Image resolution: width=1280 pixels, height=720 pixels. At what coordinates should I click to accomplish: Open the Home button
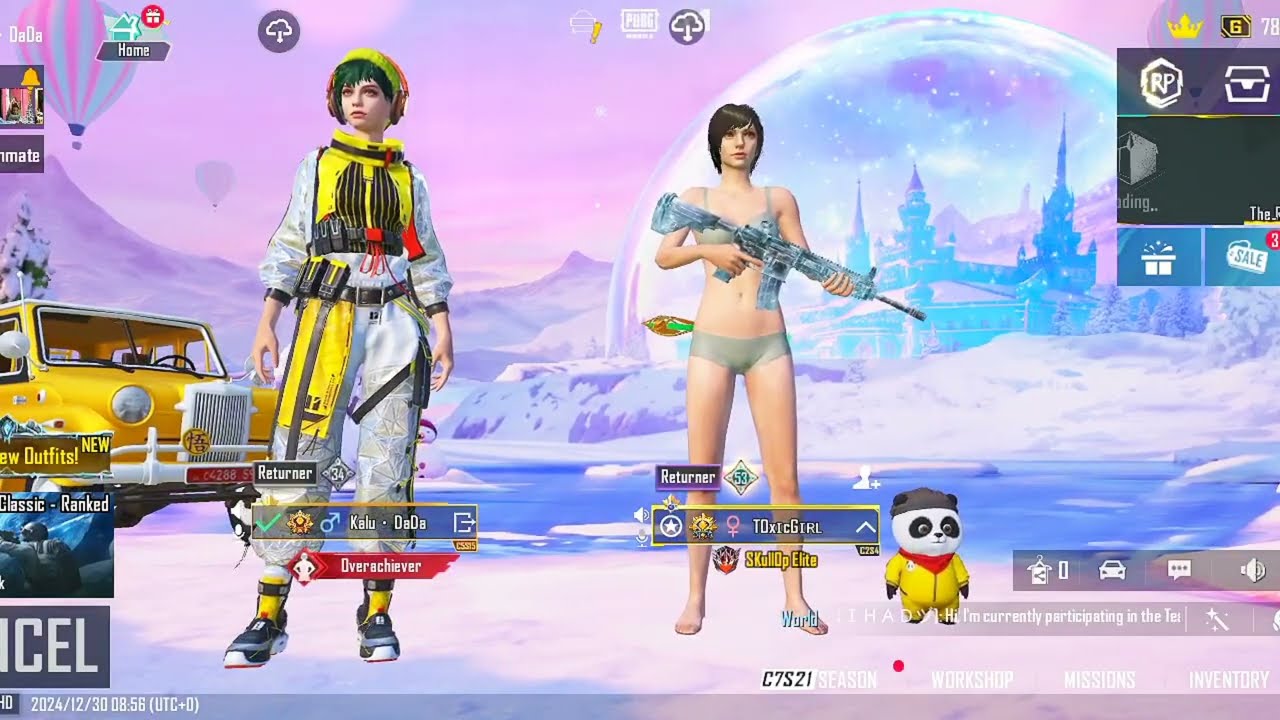(134, 37)
